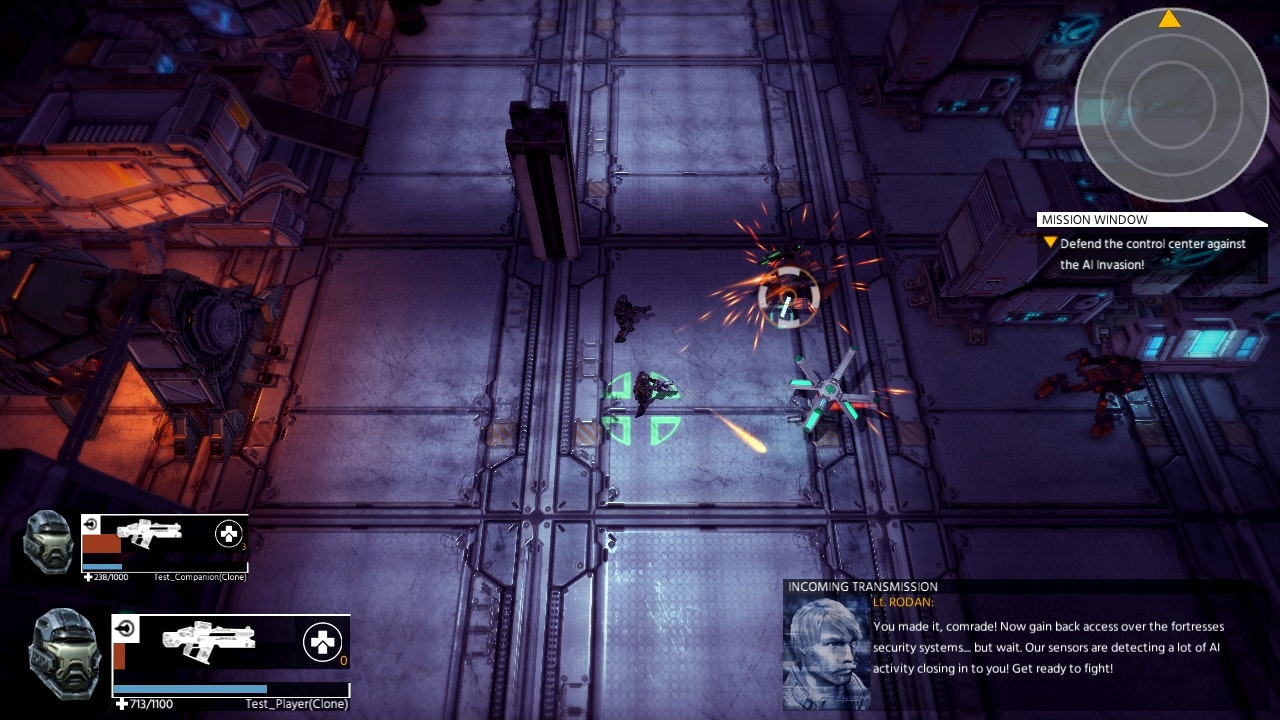Click the Test_Player(Clone) name label
Viewport: 1280px width, 720px height.
coord(298,703)
